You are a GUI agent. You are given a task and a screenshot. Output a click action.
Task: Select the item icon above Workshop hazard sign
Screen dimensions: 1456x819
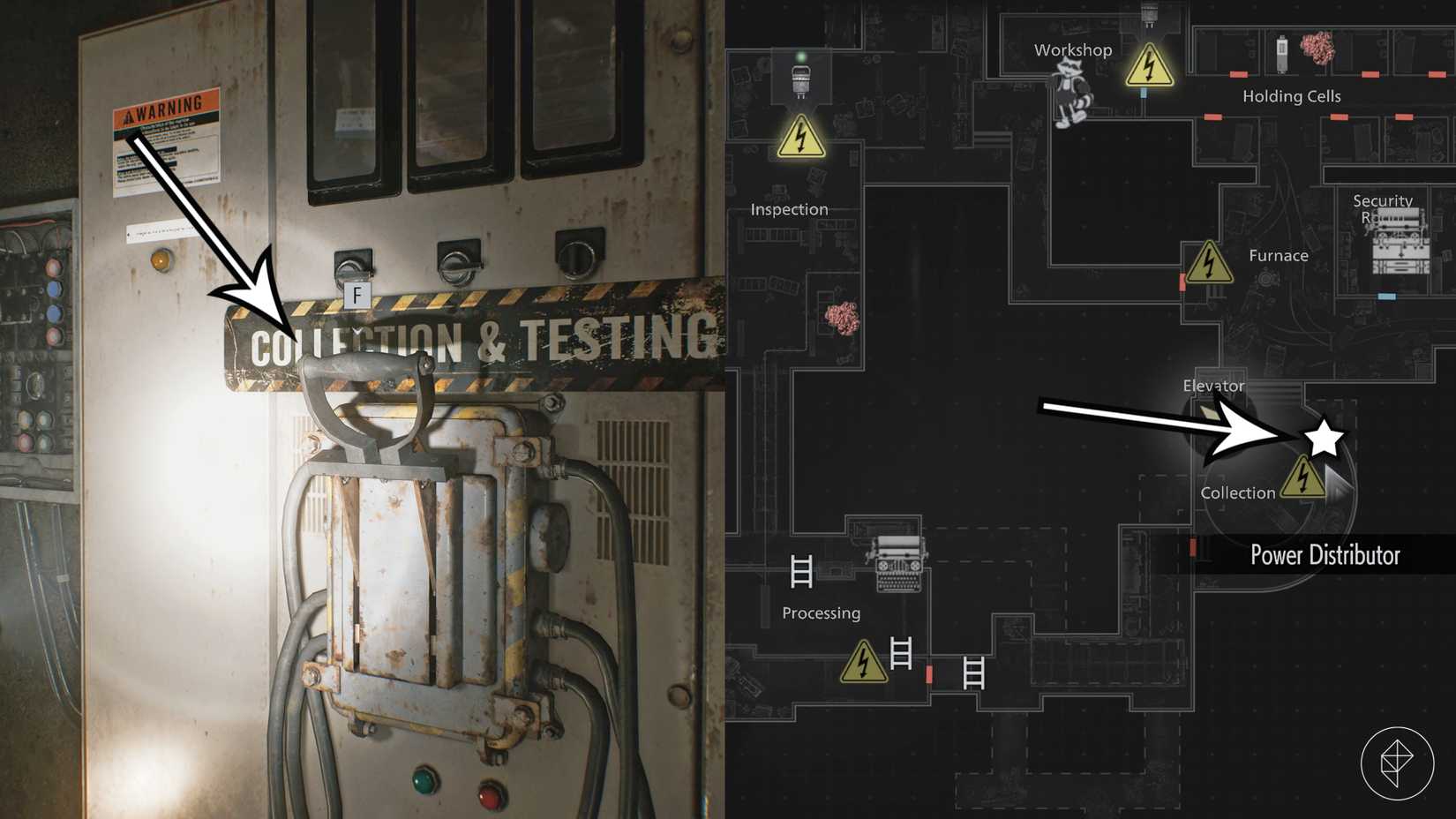coord(1150,15)
